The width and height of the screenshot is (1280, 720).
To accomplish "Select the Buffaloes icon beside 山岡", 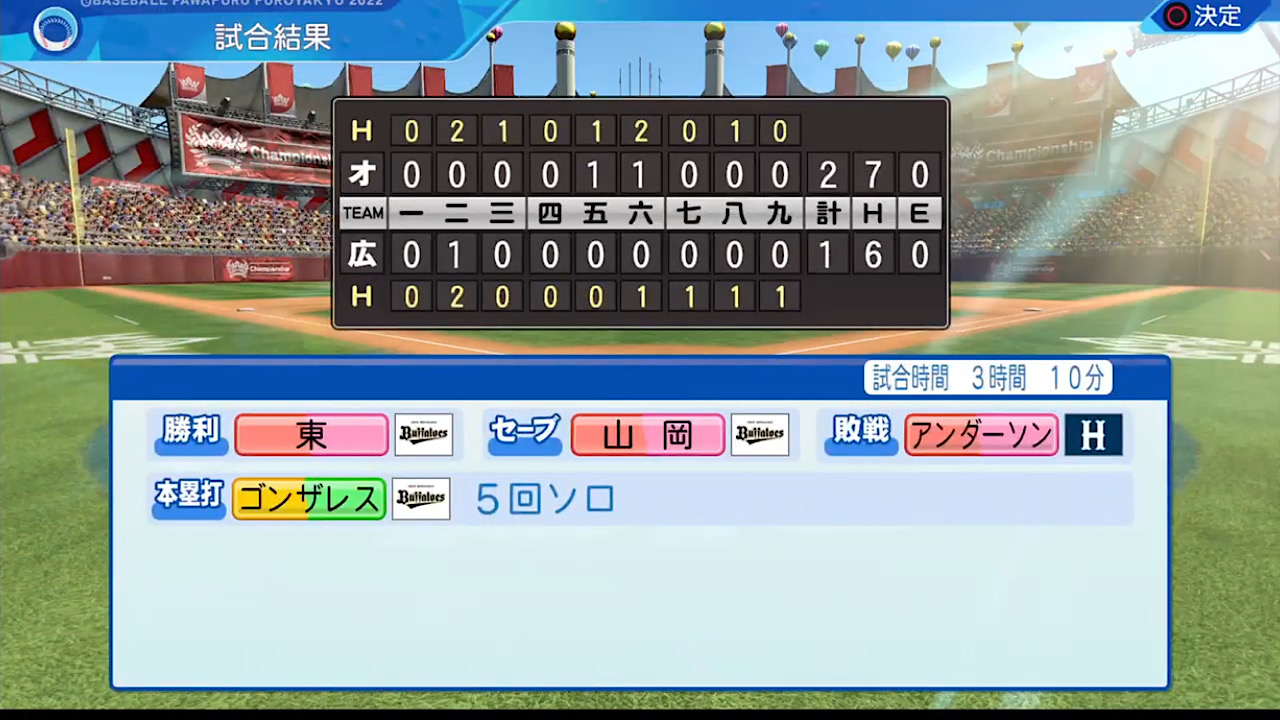I will (760, 433).
